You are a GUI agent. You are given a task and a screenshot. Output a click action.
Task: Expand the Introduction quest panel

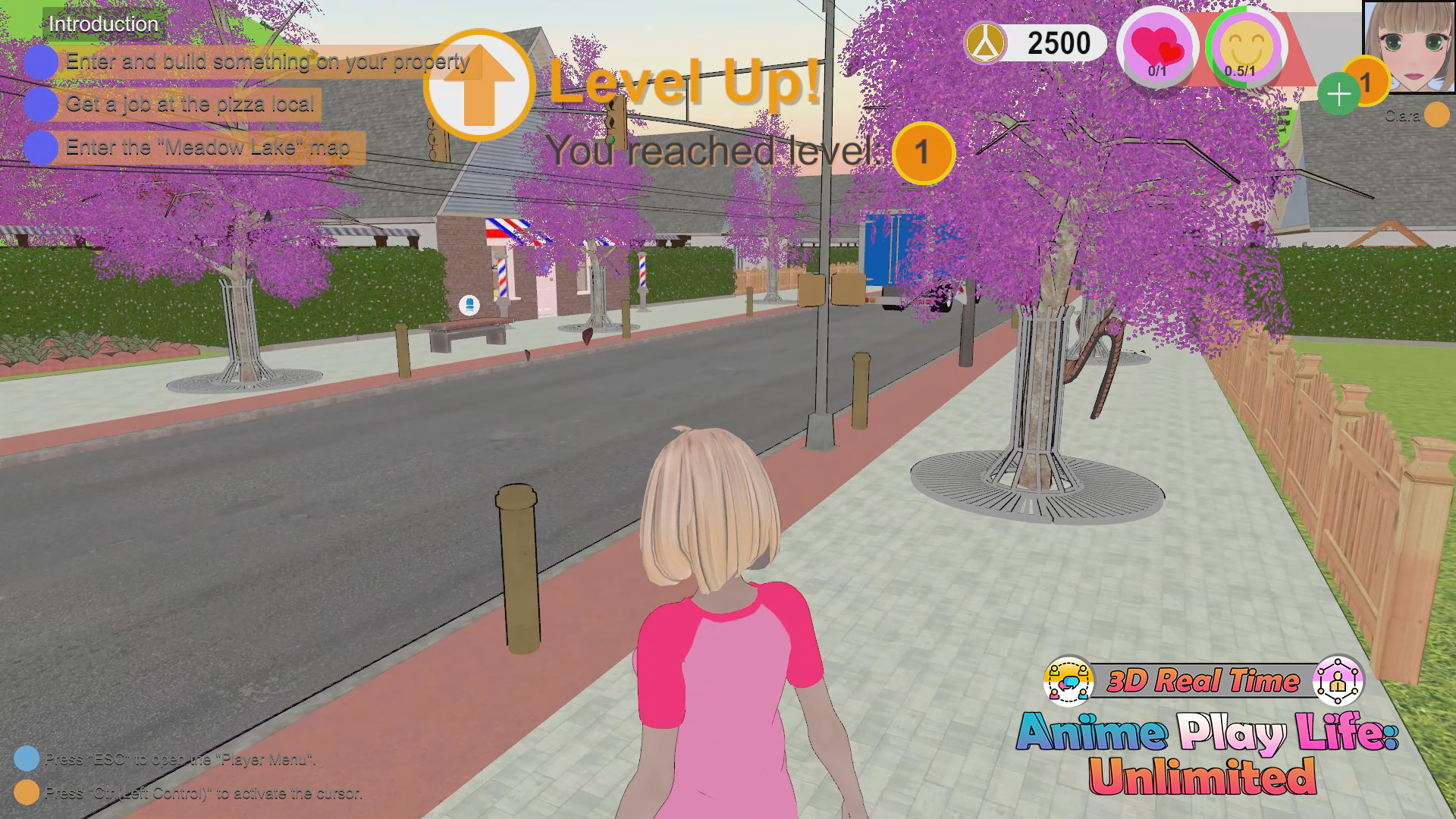(102, 24)
